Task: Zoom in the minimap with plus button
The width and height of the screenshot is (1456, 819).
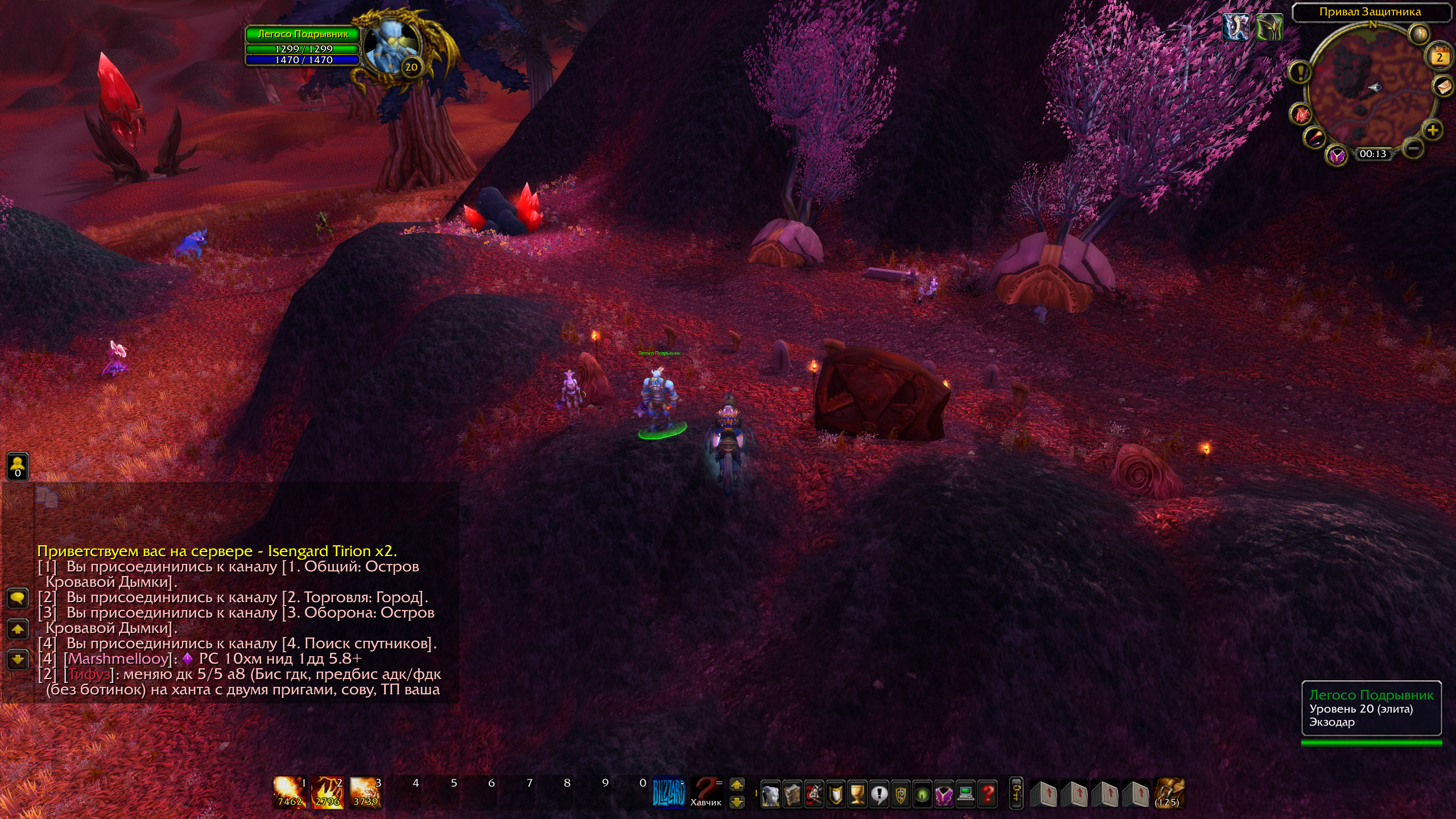Action: click(x=1432, y=130)
